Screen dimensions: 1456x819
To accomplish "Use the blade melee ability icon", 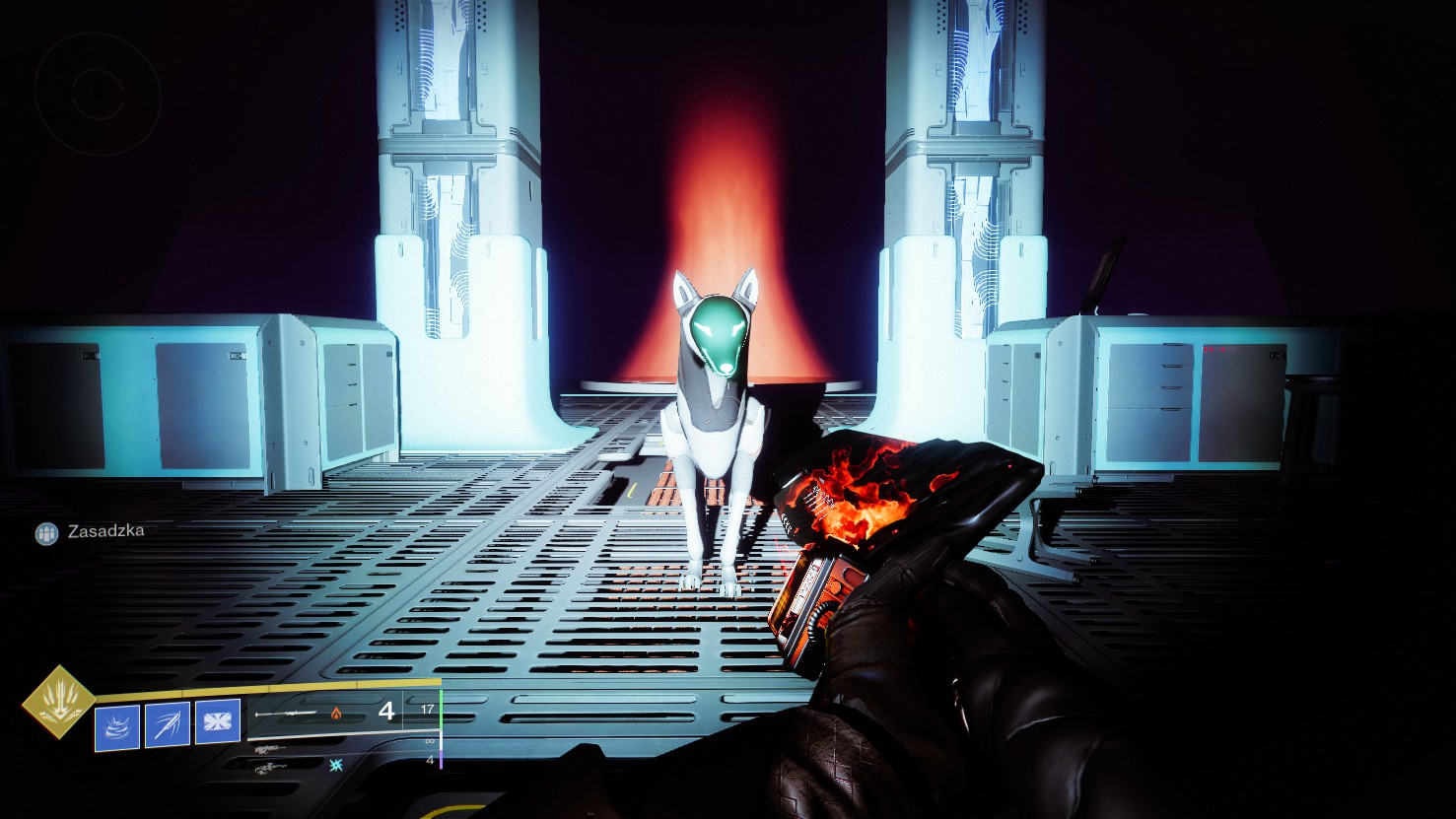I will (x=168, y=724).
